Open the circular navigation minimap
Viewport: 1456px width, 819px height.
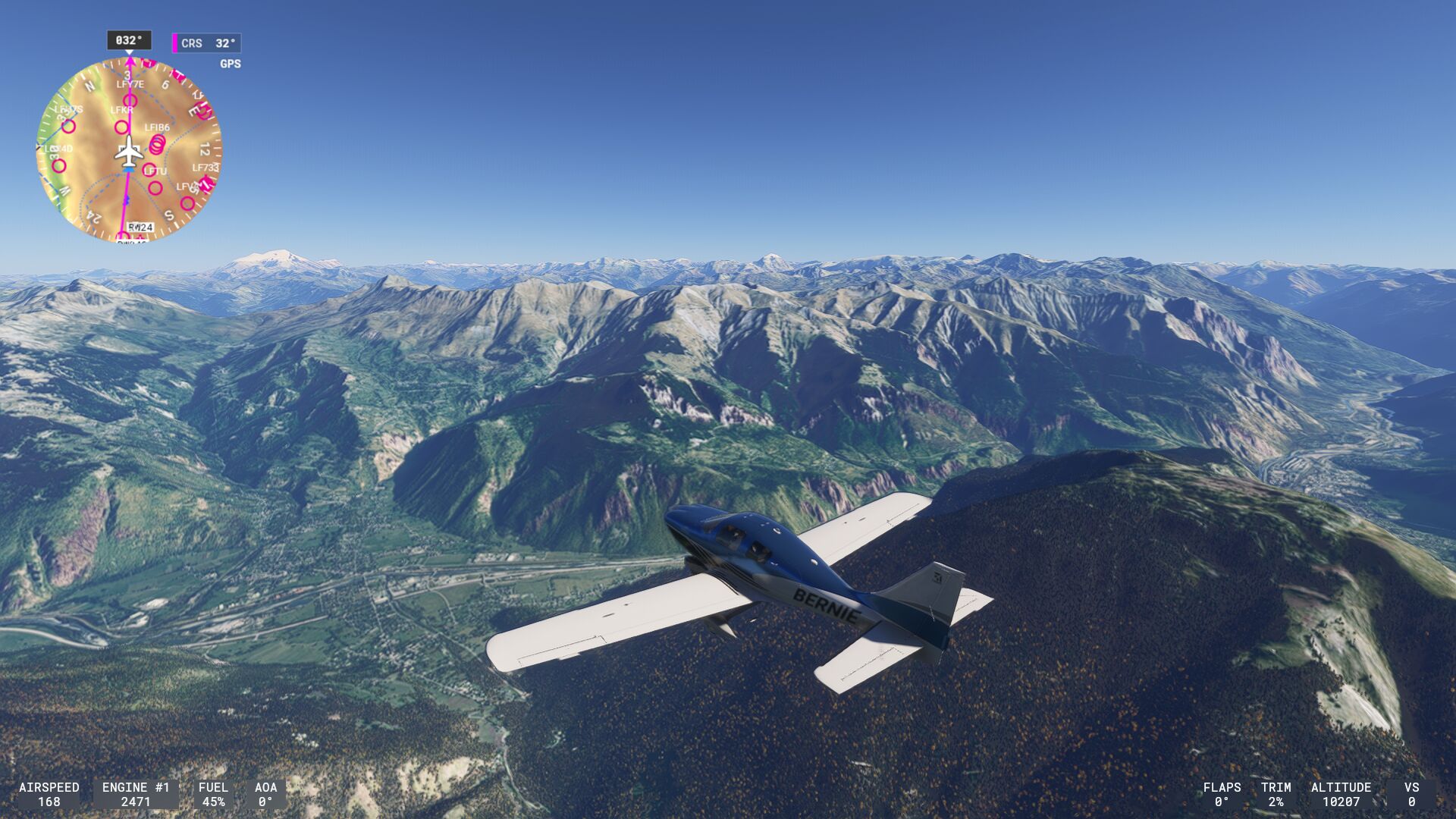pos(129,149)
